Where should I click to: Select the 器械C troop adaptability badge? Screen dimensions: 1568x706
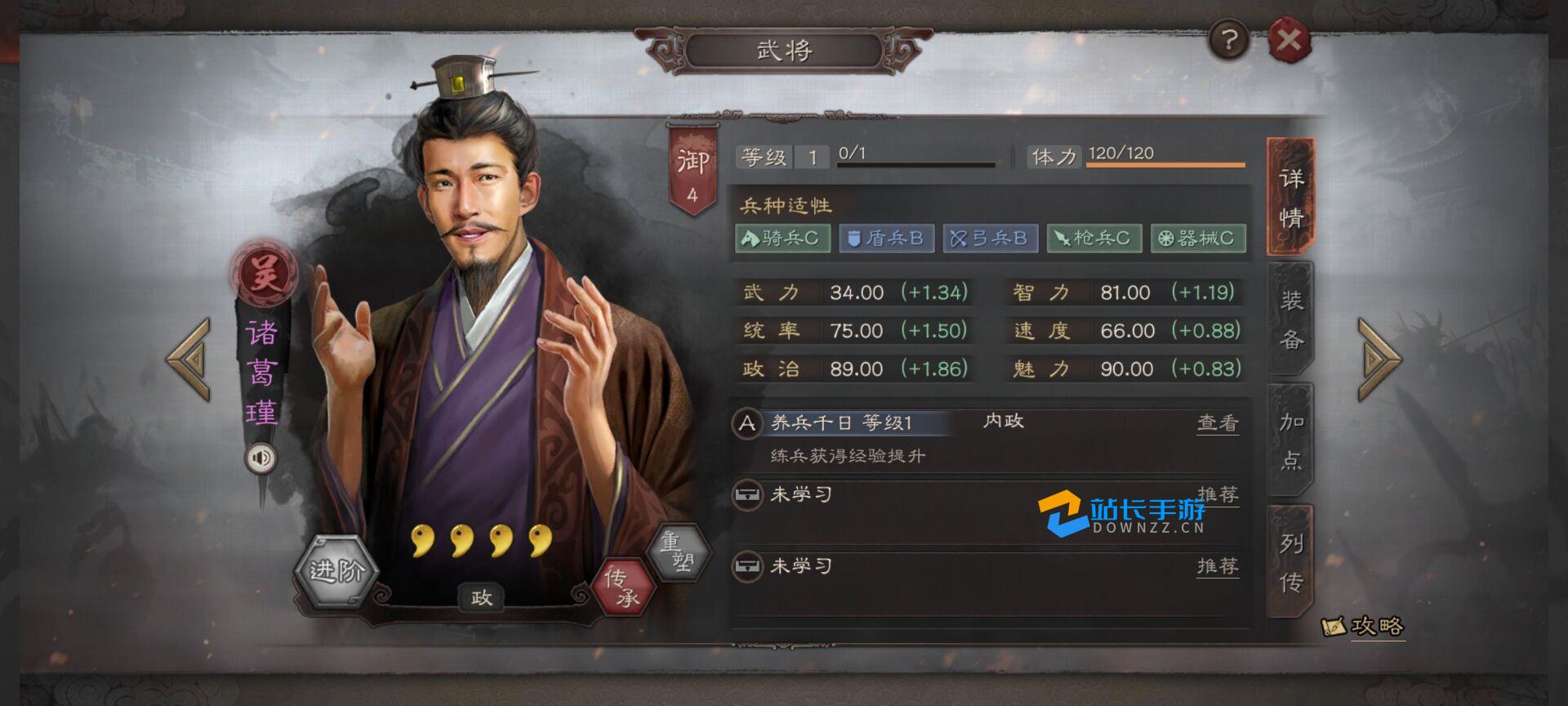pos(1196,239)
